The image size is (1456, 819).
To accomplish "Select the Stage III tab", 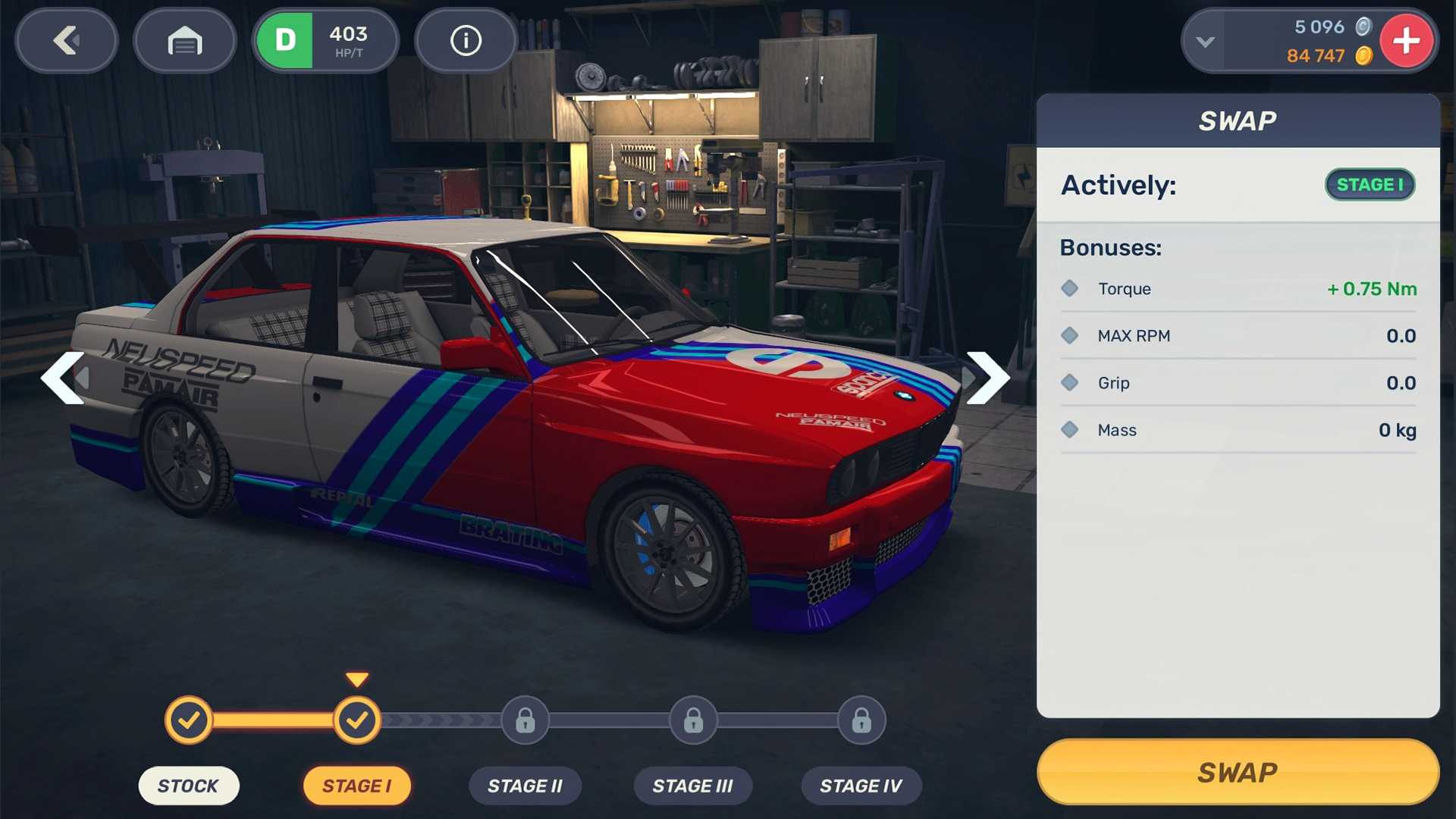I will tap(692, 786).
